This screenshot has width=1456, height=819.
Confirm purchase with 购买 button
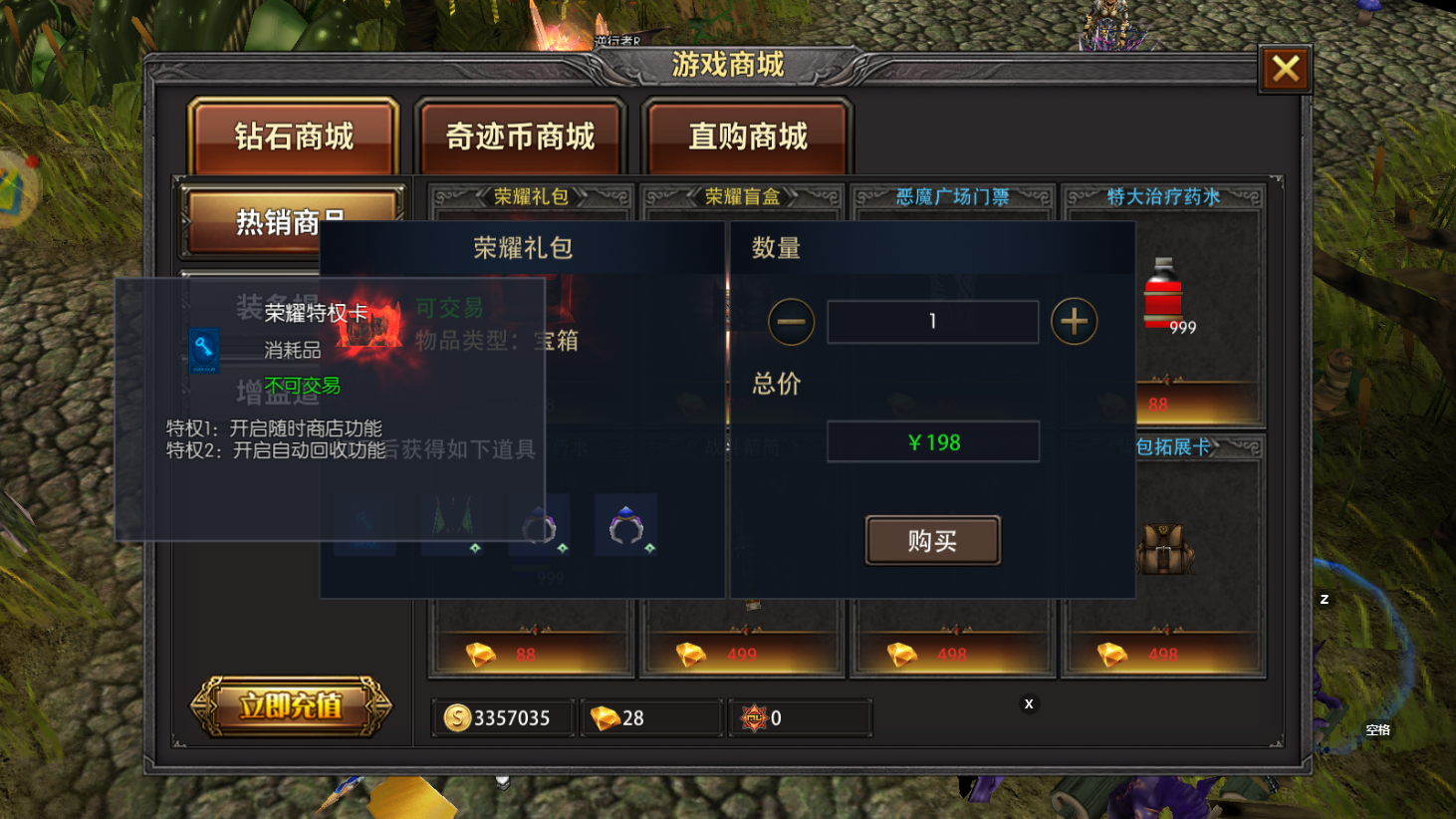[932, 541]
